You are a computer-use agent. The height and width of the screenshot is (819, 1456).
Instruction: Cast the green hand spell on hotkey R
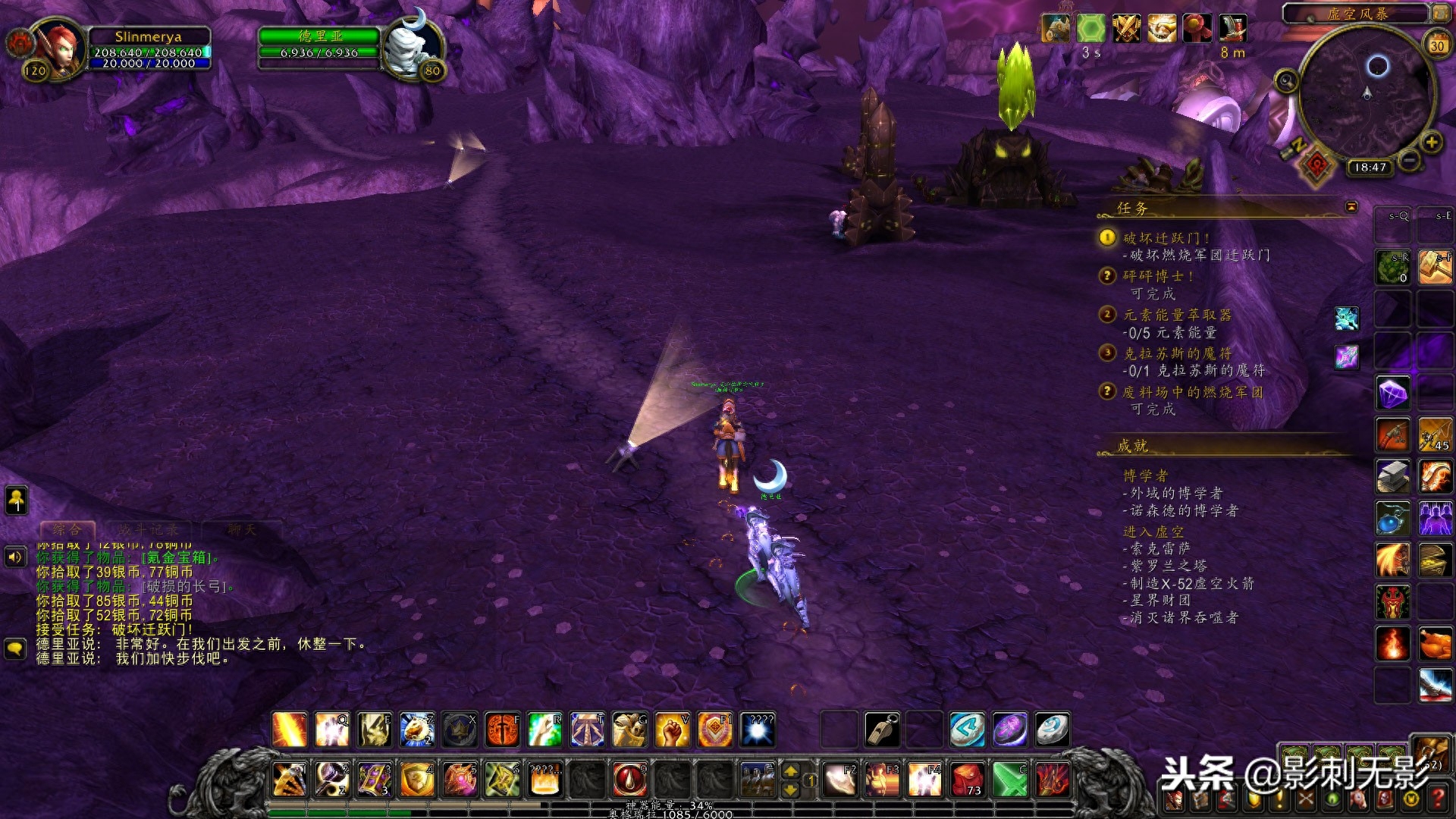tap(544, 730)
